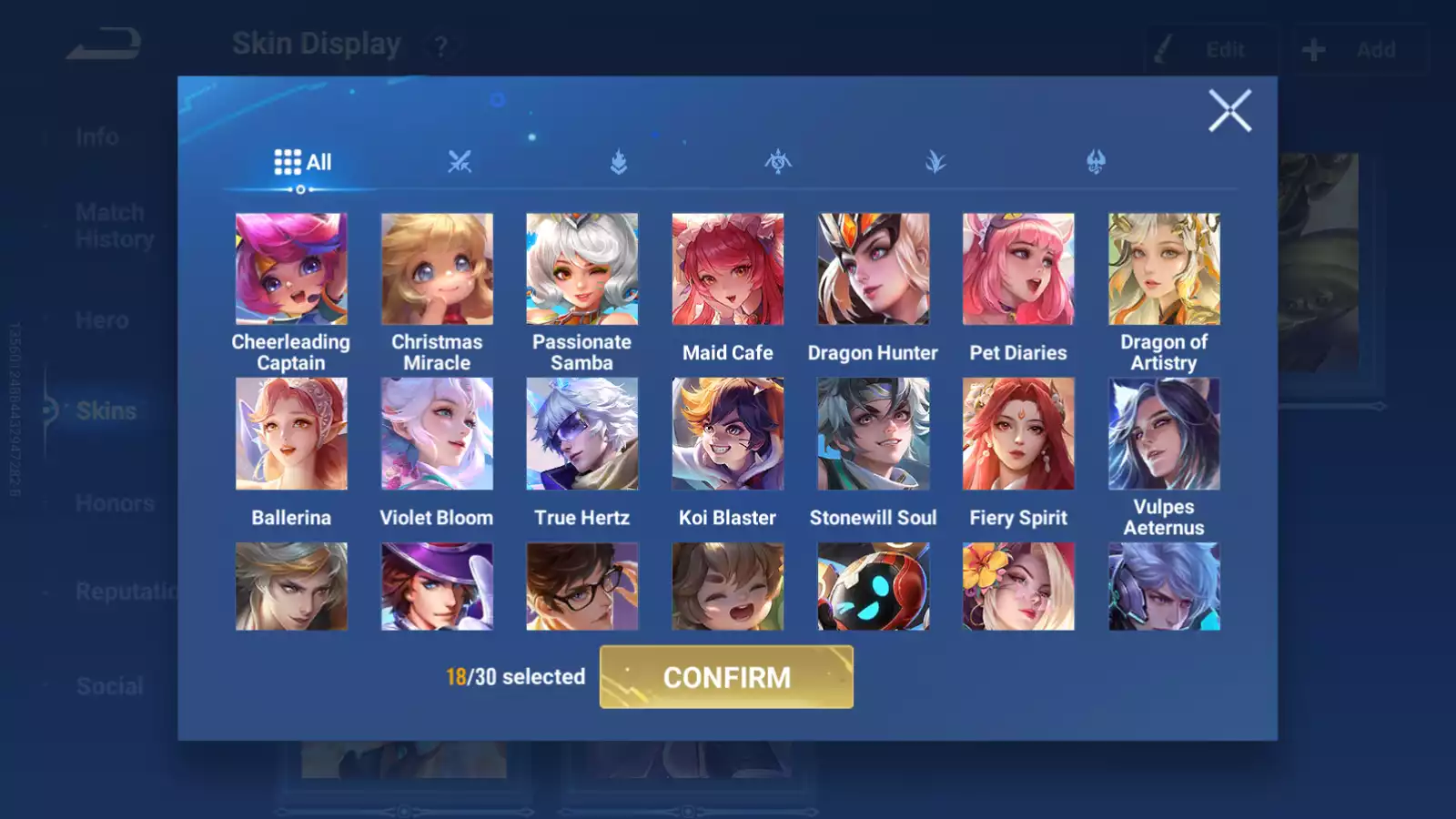Close the skin selection dialog

(x=1229, y=111)
